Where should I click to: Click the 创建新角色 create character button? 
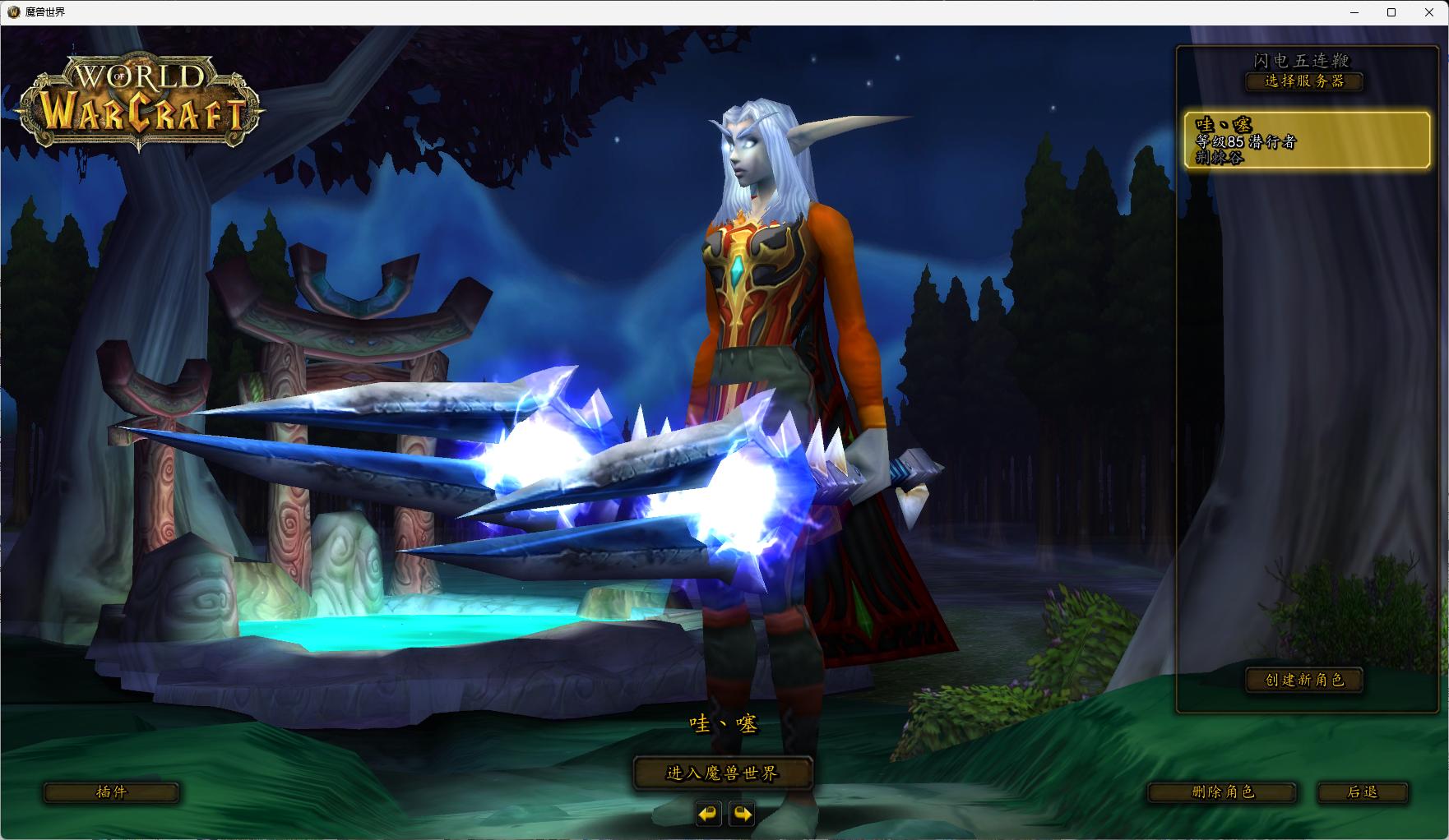point(1304,681)
